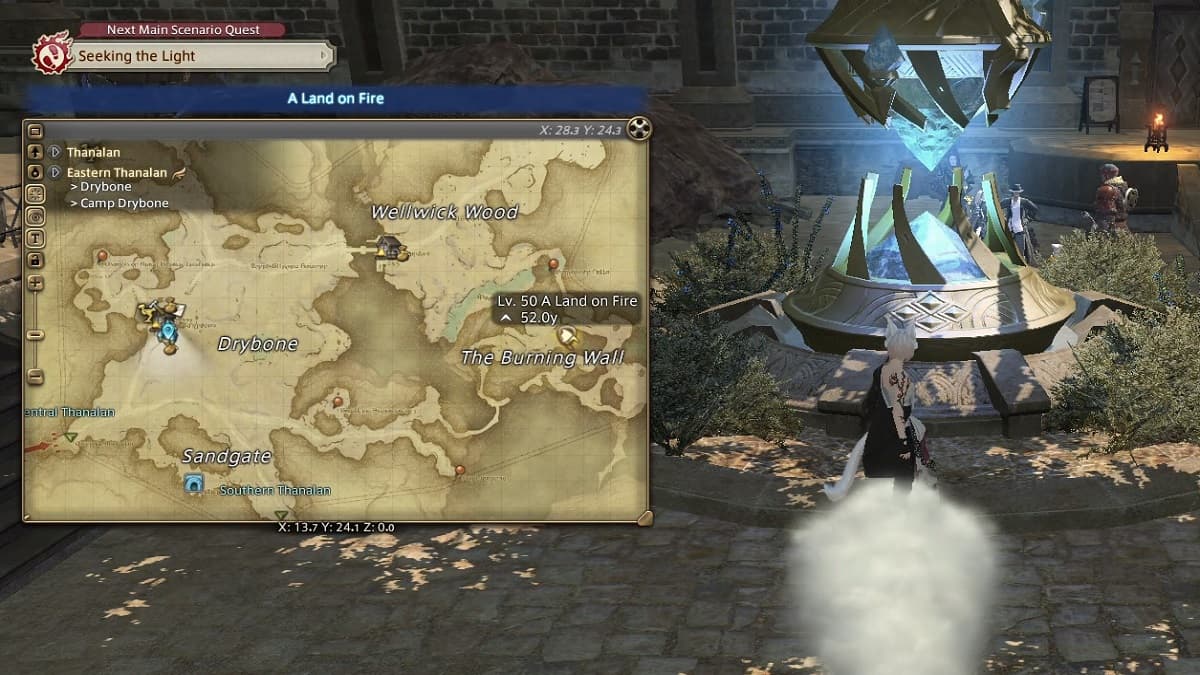Go up one map level with arrow button

click(x=36, y=152)
